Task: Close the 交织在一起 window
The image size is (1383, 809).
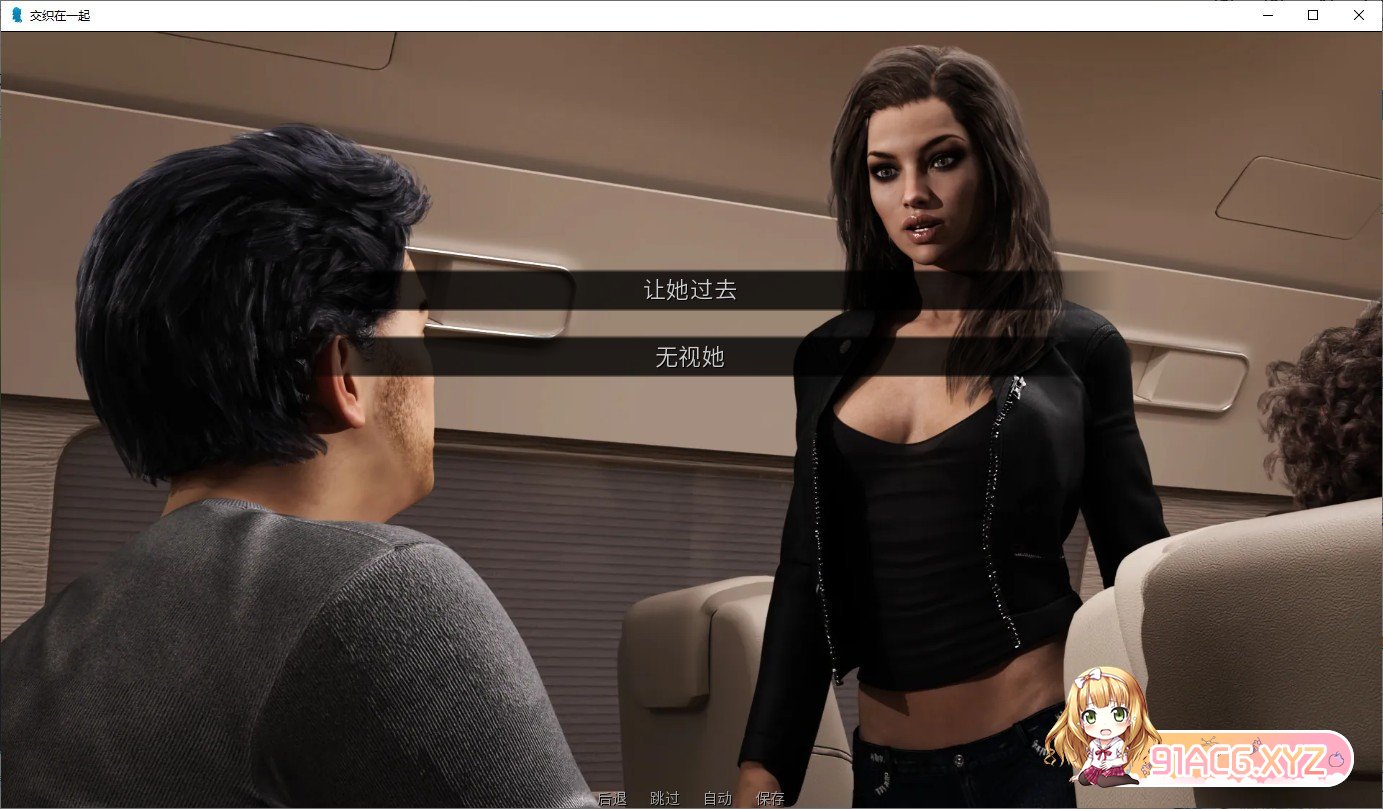Action: click(1358, 15)
